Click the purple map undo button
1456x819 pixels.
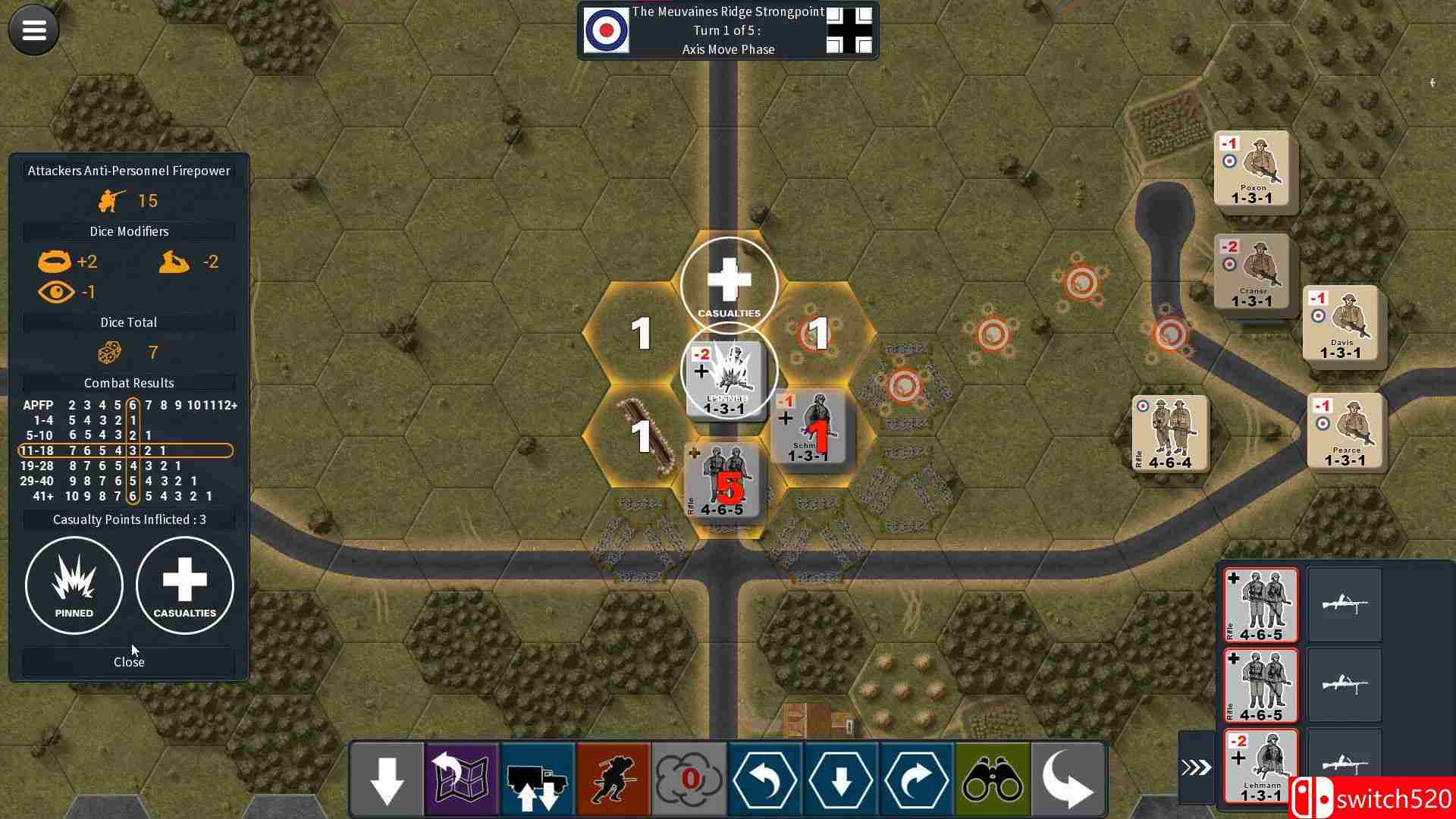click(462, 780)
